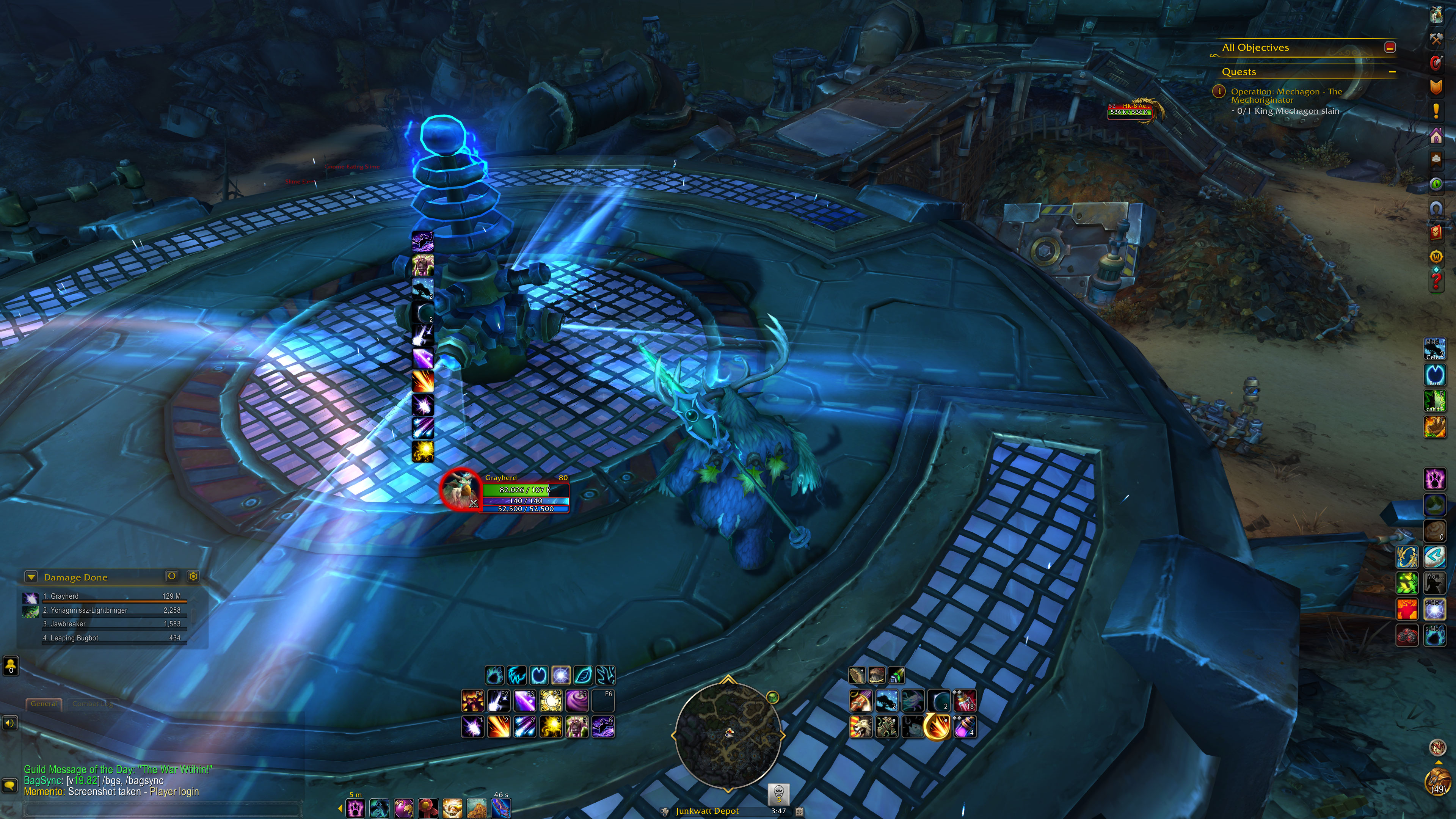Image resolution: width=1456 pixels, height=819 pixels.
Task: Use the red potion with 18 charges
Action: (965, 701)
